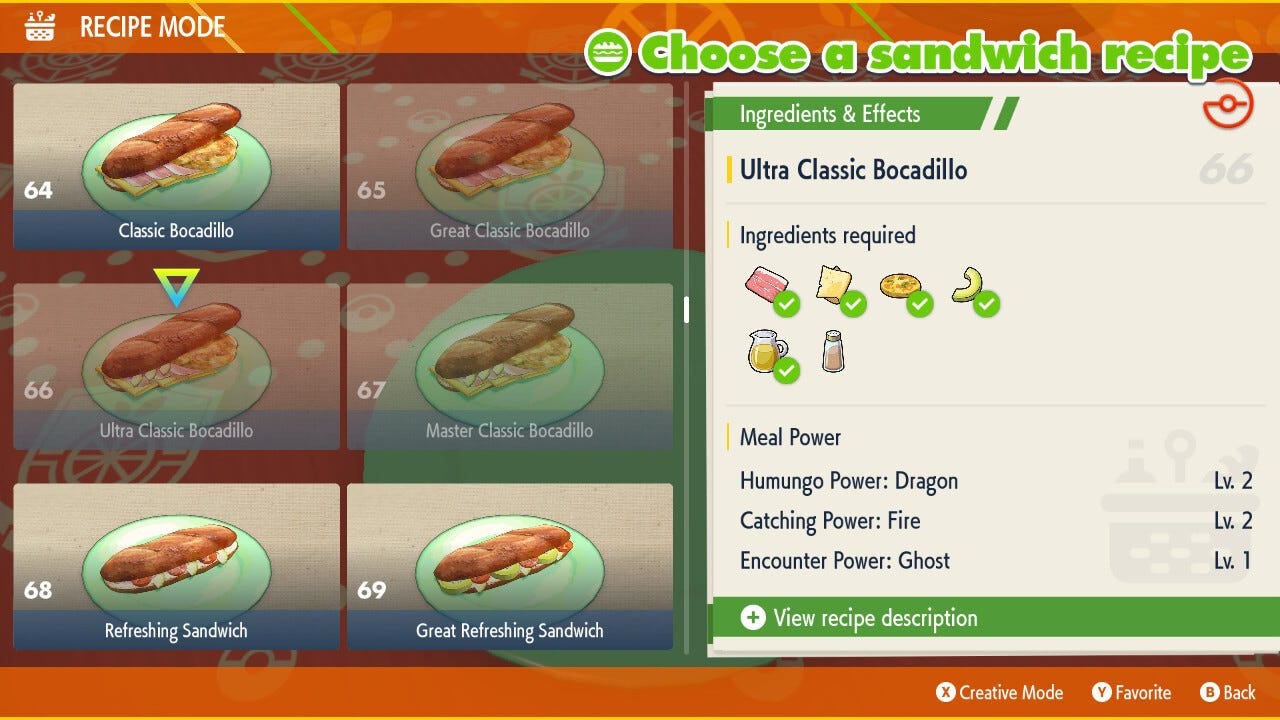This screenshot has width=1280, height=720.
Task: Switch to Creative Mode
Action: pos(998,692)
